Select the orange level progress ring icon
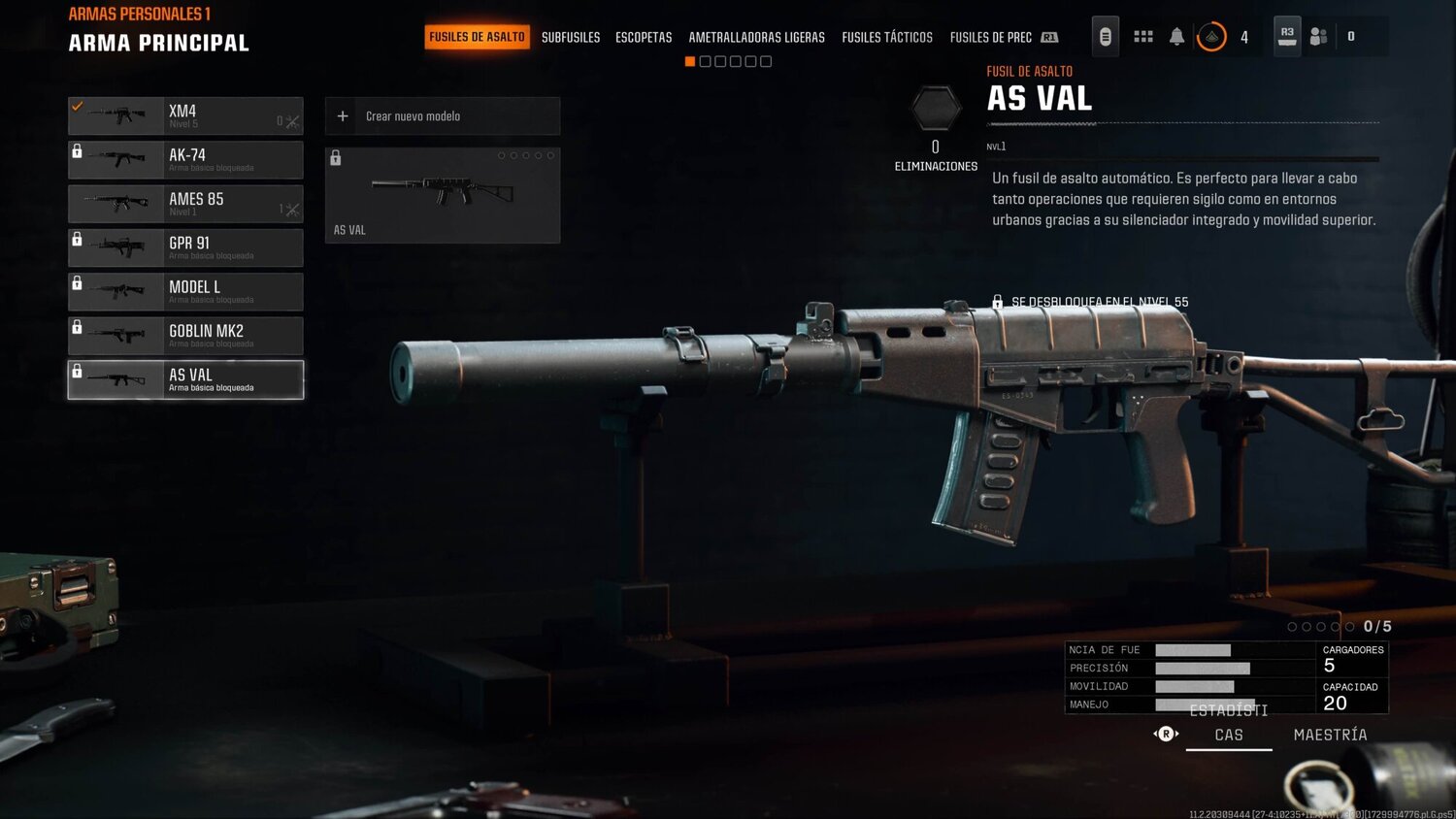The width and height of the screenshot is (1456, 819). coord(1212,35)
